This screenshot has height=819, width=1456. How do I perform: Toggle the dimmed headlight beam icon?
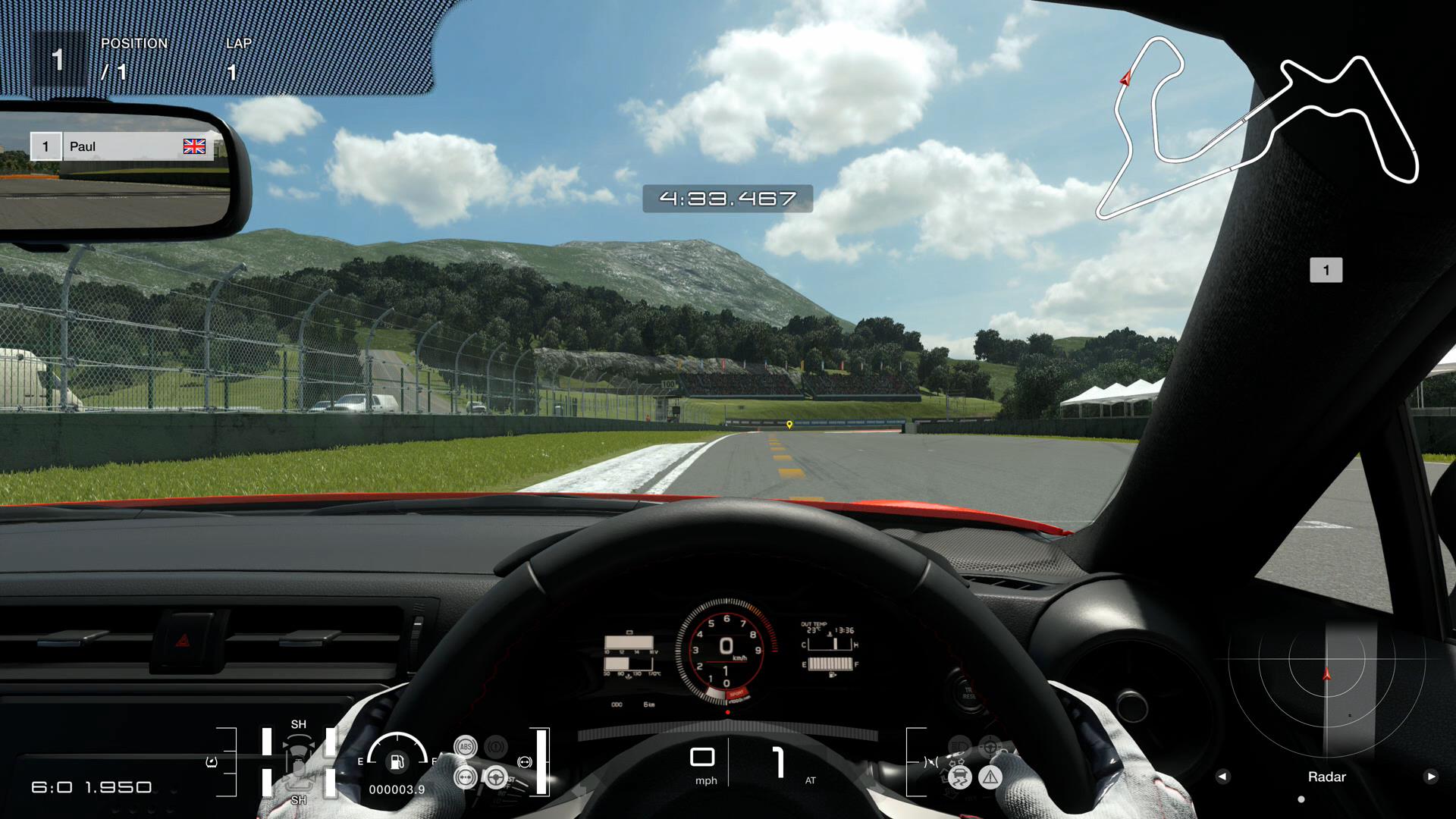[x=959, y=746]
